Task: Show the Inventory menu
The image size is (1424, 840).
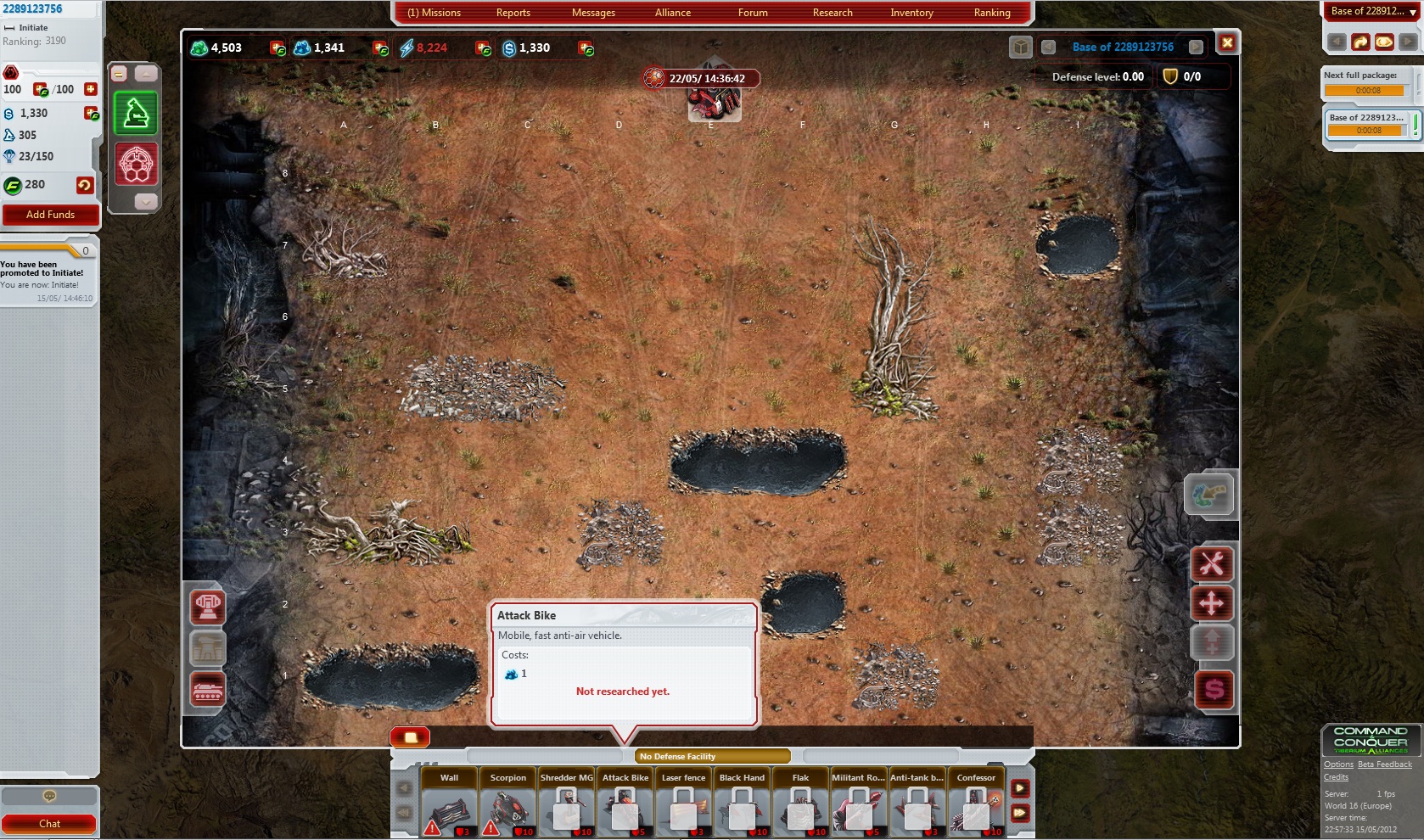Action: (911, 13)
